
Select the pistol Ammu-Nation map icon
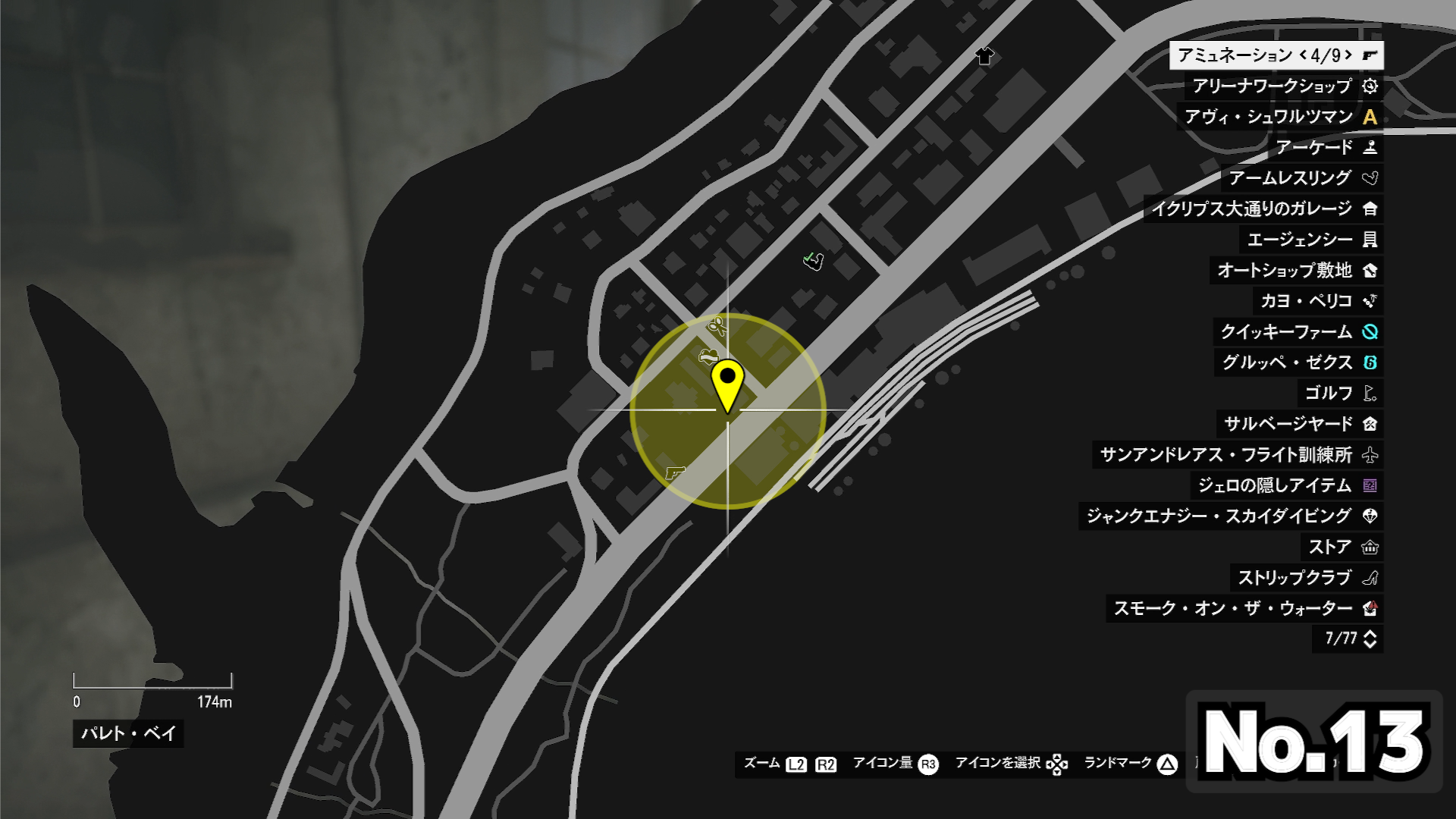coord(674,472)
